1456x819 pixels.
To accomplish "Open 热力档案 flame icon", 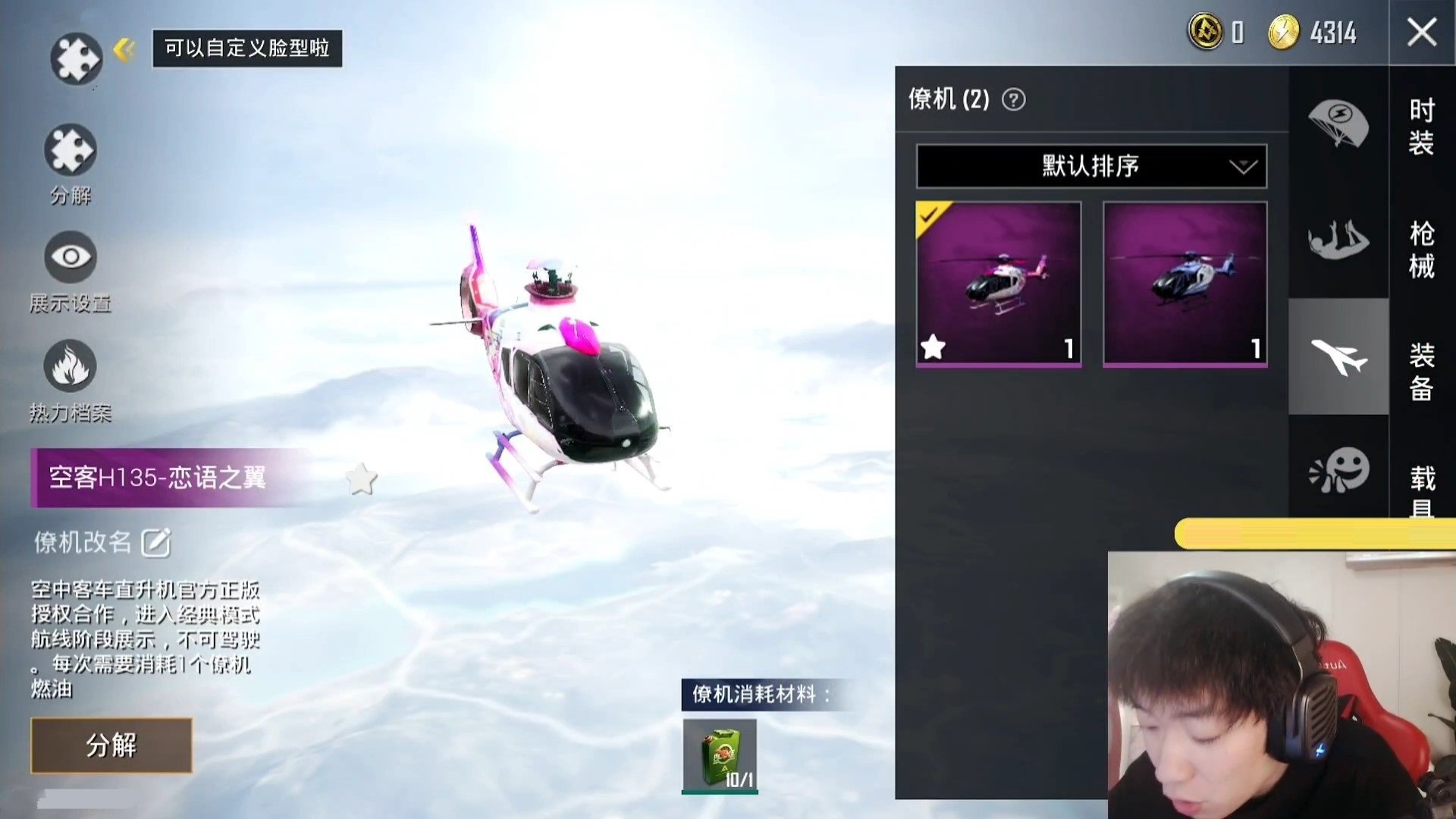I will [x=71, y=366].
